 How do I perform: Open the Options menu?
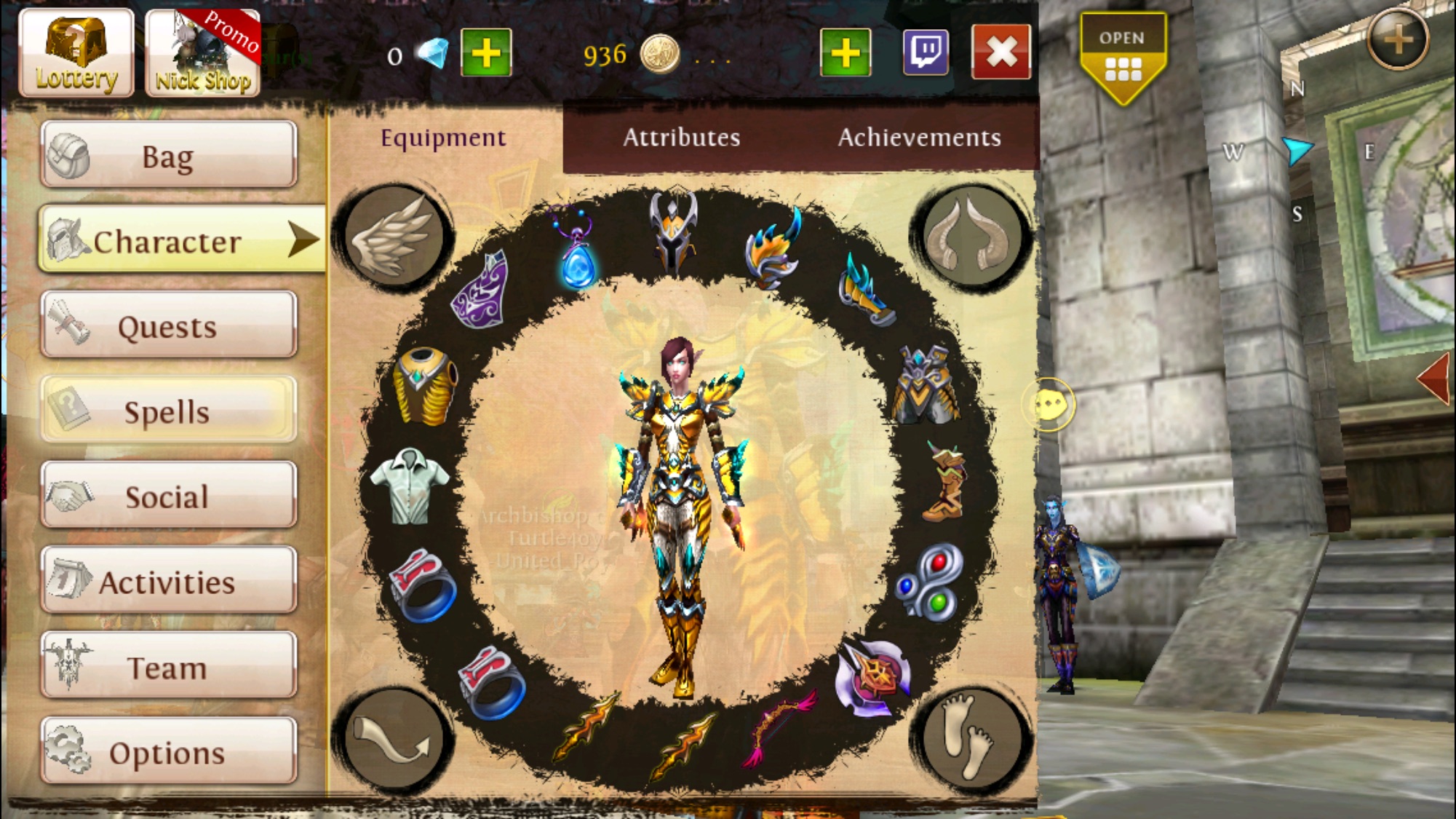pyautogui.click(x=169, y=751)
